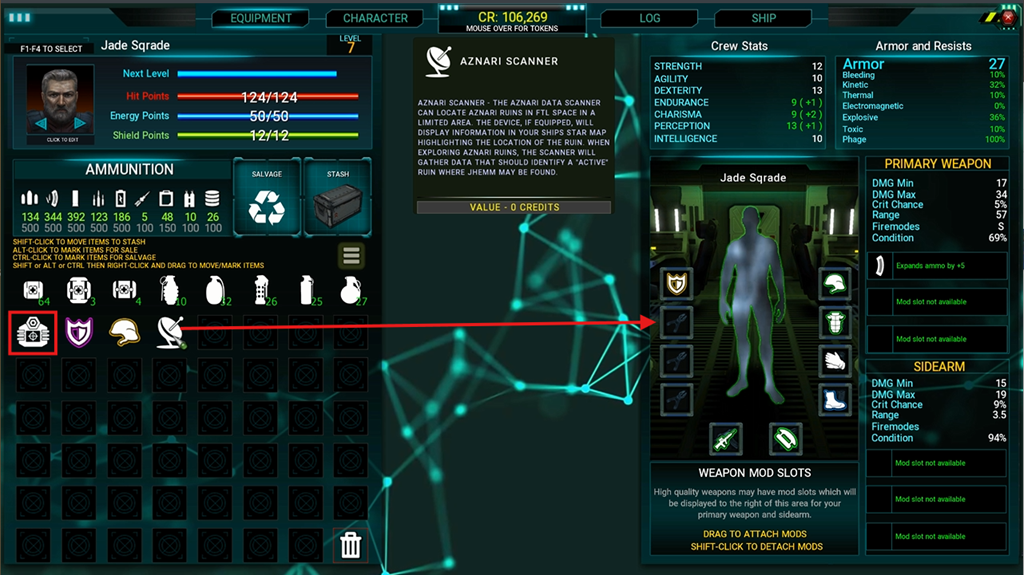Switch to the Equipment tab

click(x=261, y=18)
